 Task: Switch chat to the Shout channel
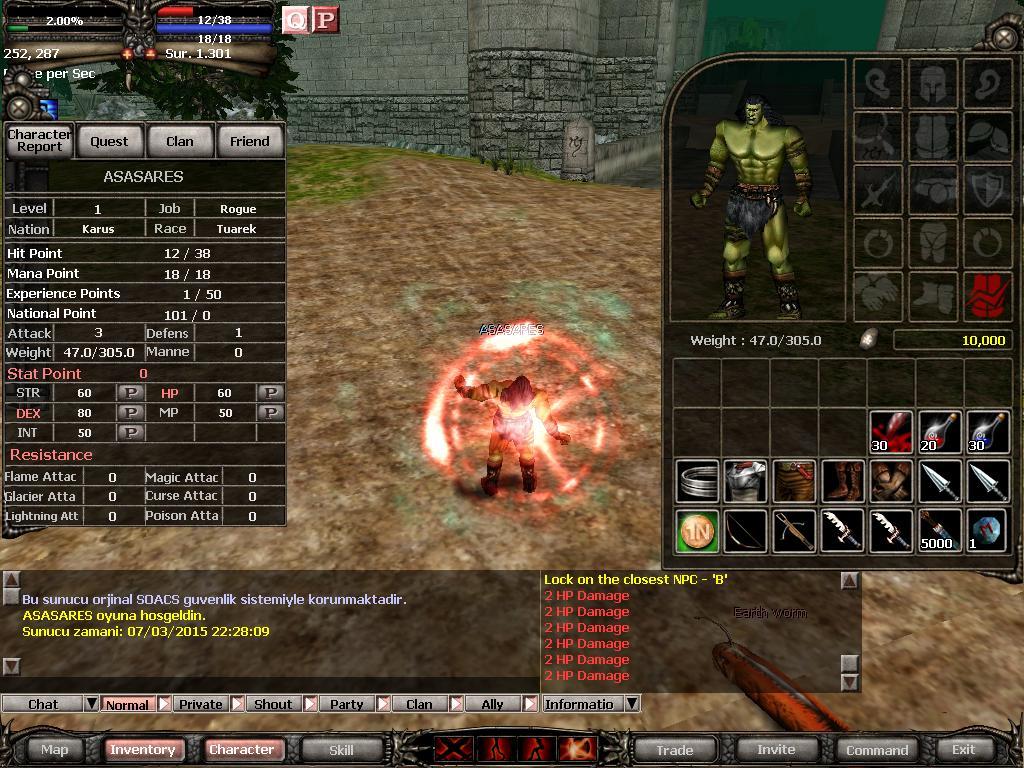(273, 704)
